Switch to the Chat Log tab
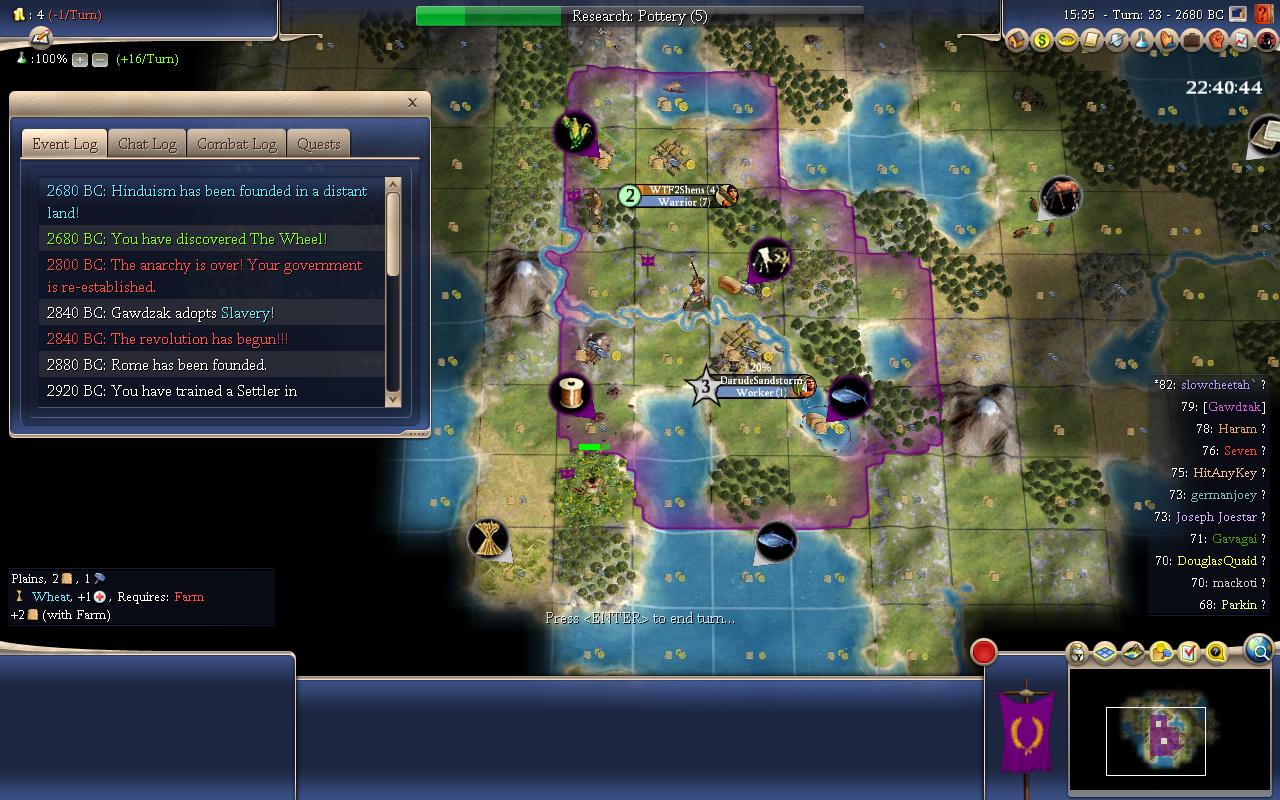 pos(147,144)
